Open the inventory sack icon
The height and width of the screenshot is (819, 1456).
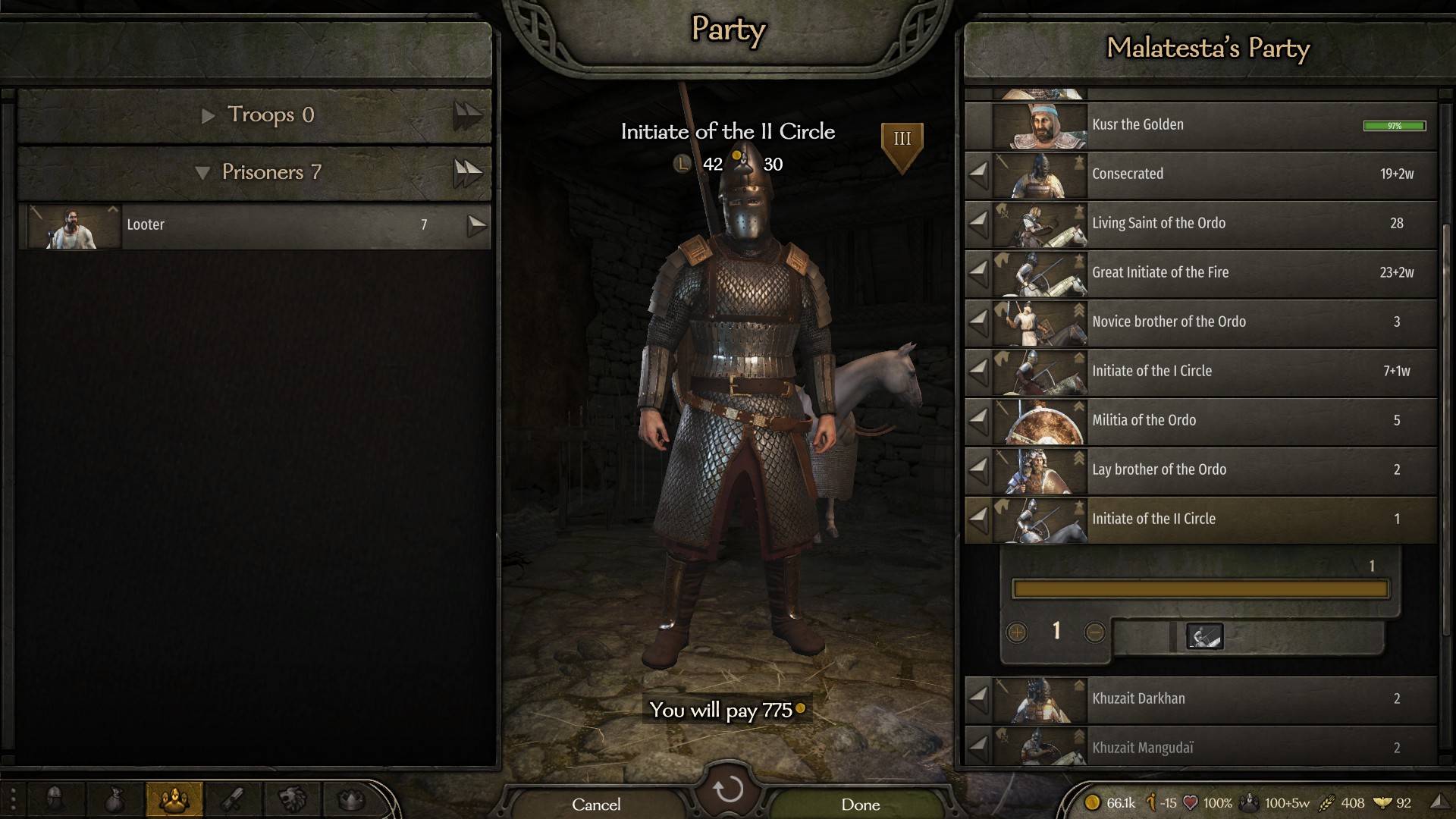tap(115, 799)
